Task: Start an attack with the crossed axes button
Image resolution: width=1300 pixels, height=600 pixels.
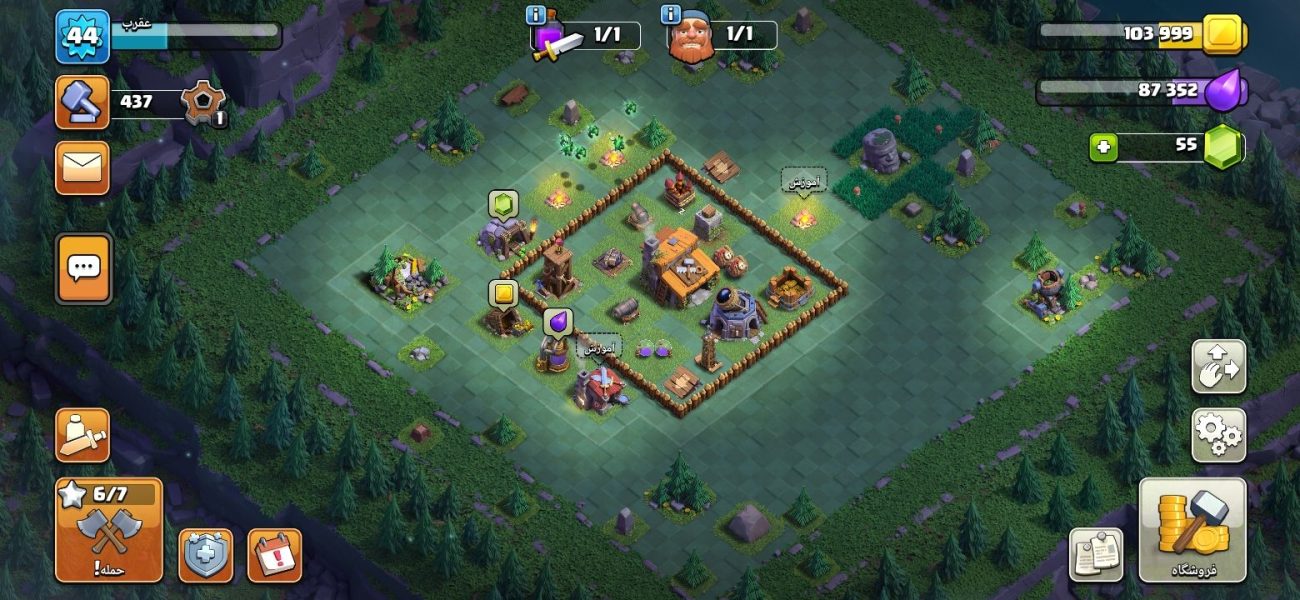Action: pos(109,530)
